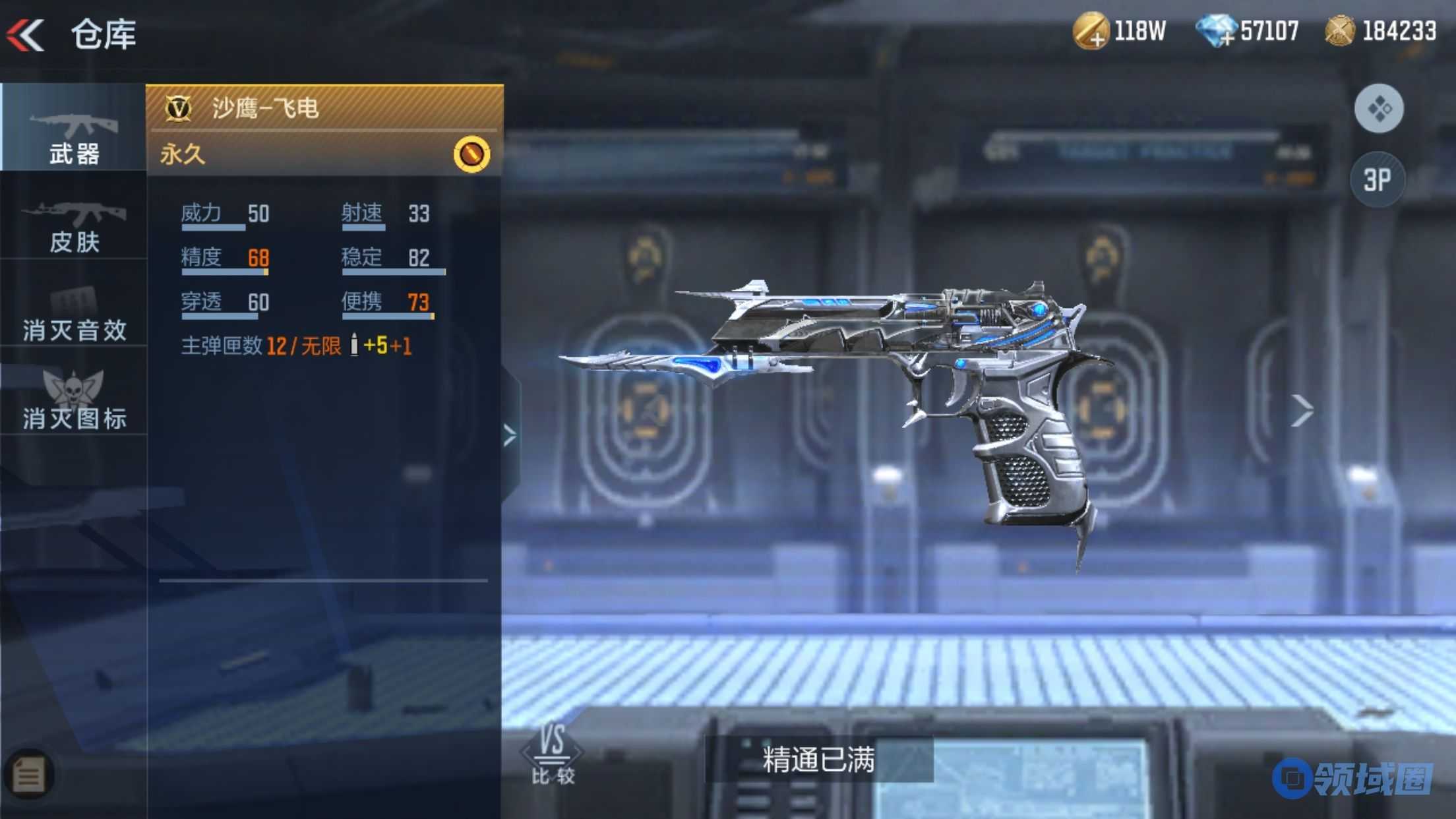Image resolution: width=1456 pixels, height=819 pixels.
Task: Show the next weapon with right arrow
Action: [x=1301, y=411]
